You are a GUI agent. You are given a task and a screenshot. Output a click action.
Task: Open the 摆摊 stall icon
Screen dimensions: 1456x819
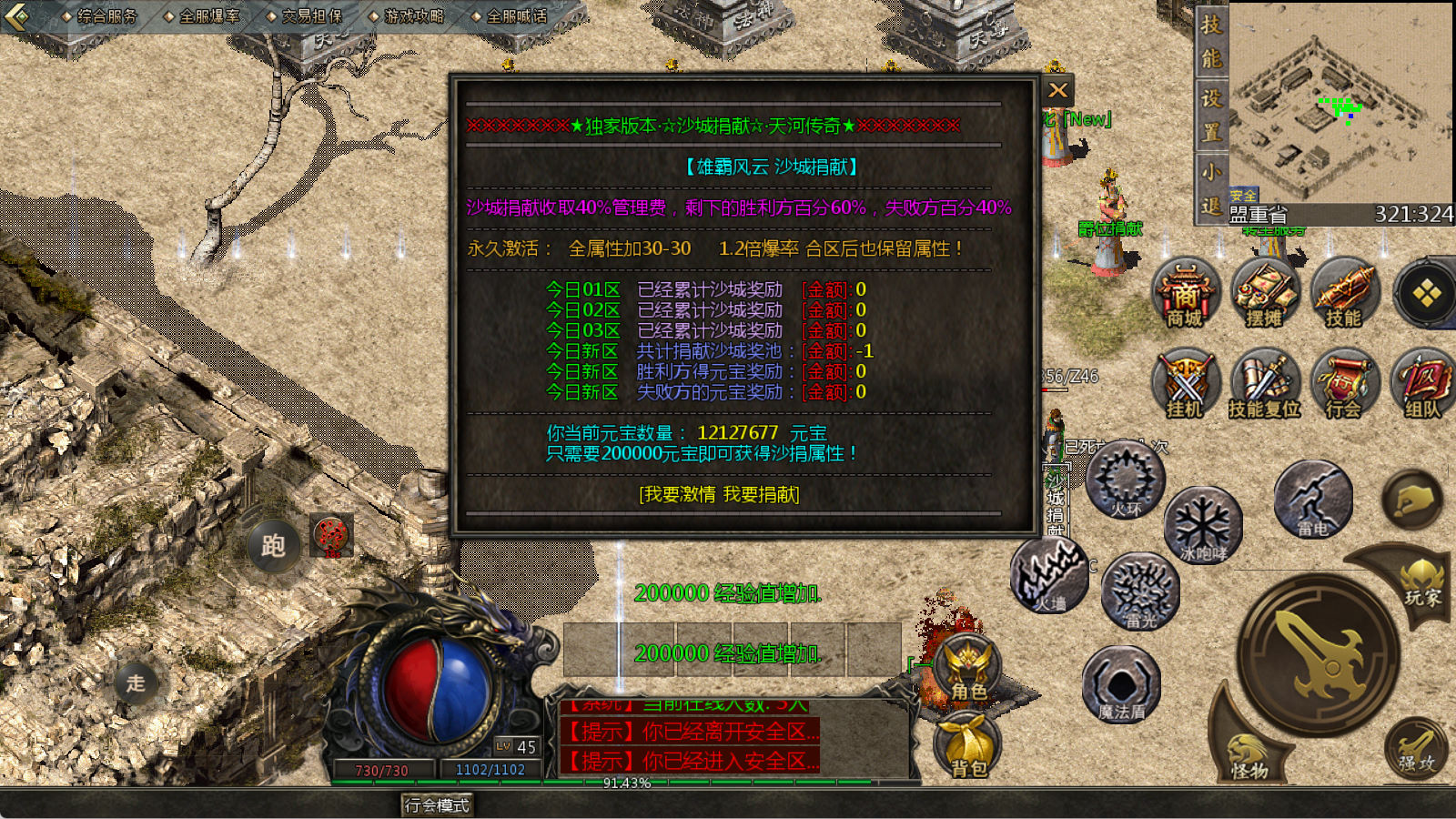(x=1264, y=293)
